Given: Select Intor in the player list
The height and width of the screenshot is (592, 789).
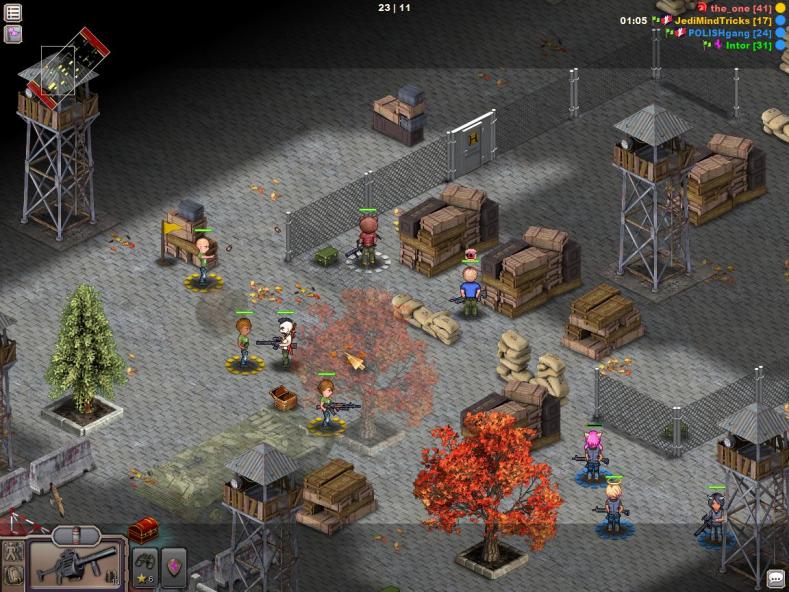Looking at the screenshot, I should coord(738,45).
